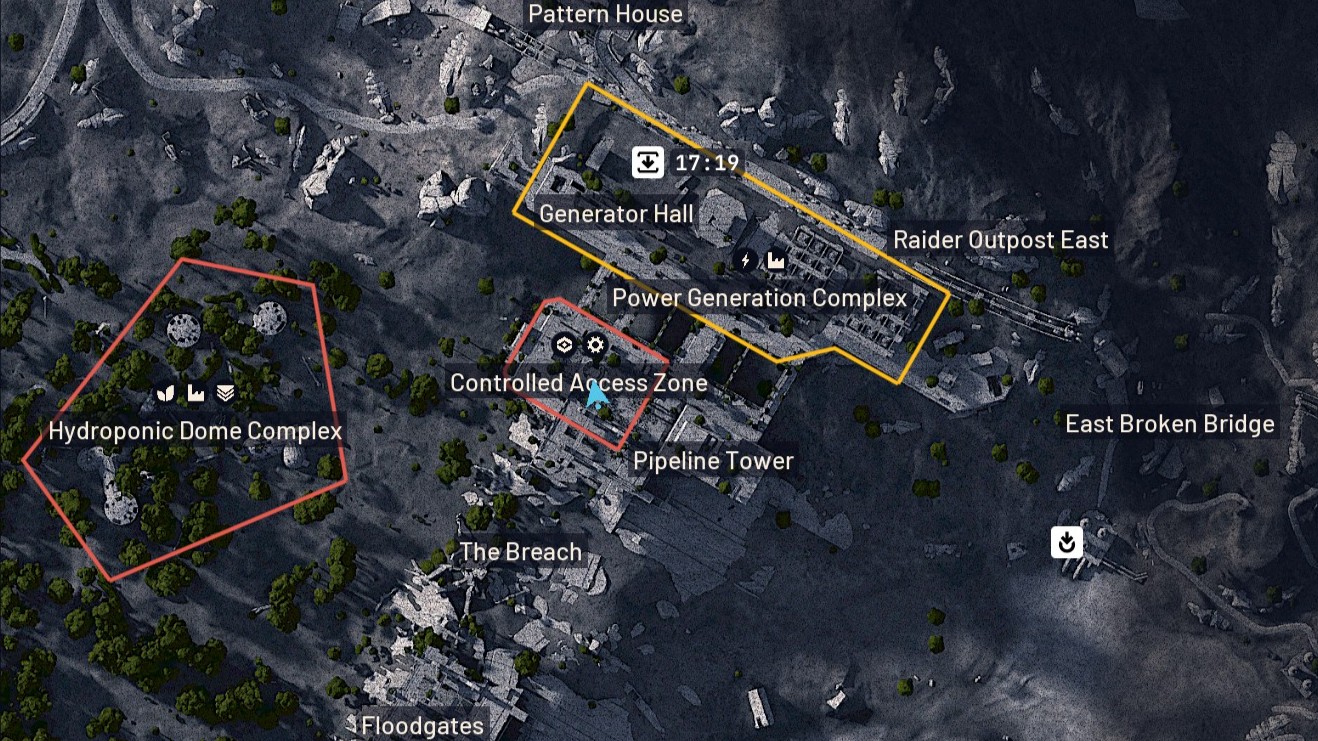The image size is (1318, 741).
Task: Select the extraction icon beside the 17:19 timer
Action: click(x=648, y=161)
